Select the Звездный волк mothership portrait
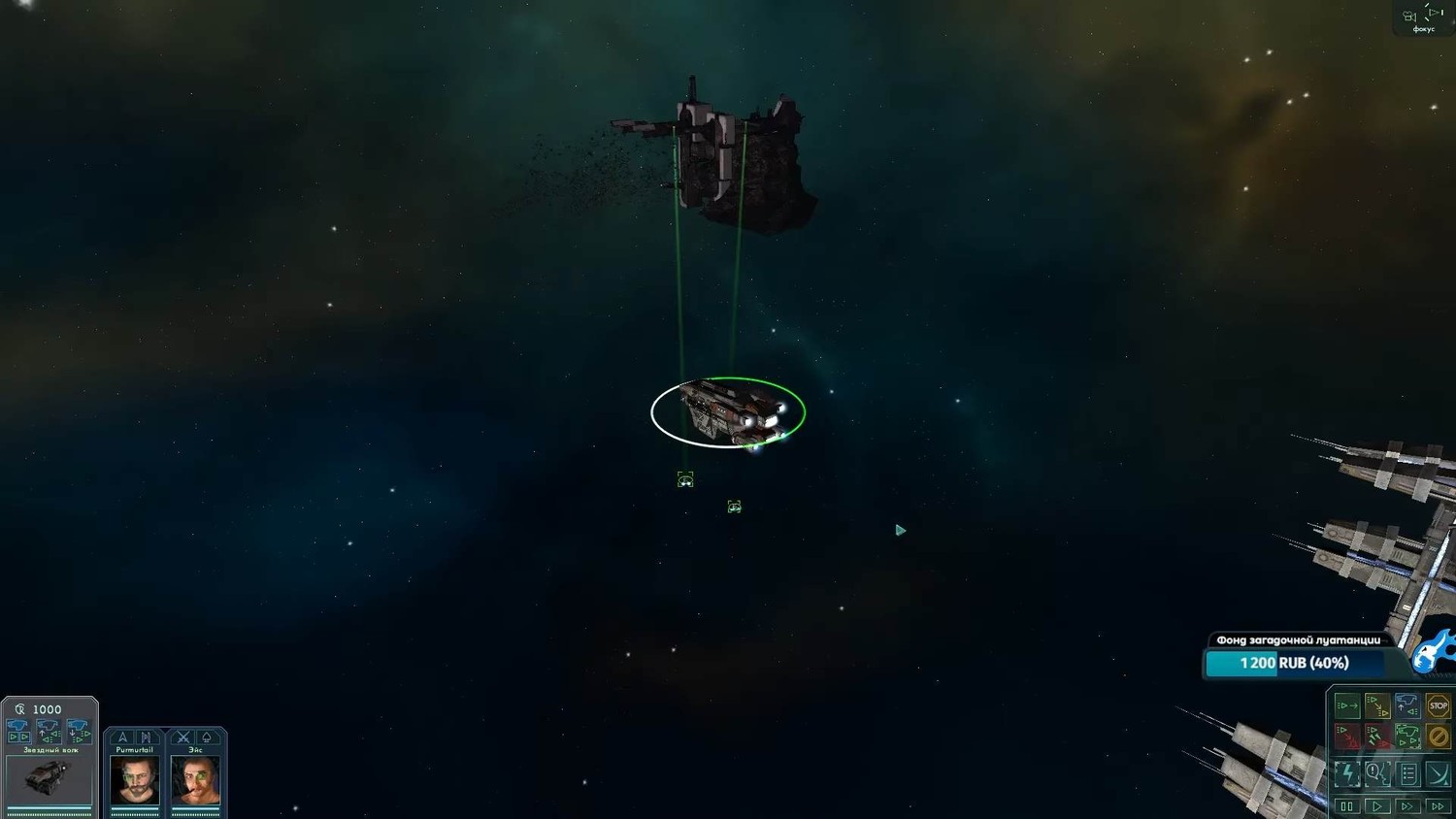The height and width of the screenshot is (819, 1456). coord(49,778)
